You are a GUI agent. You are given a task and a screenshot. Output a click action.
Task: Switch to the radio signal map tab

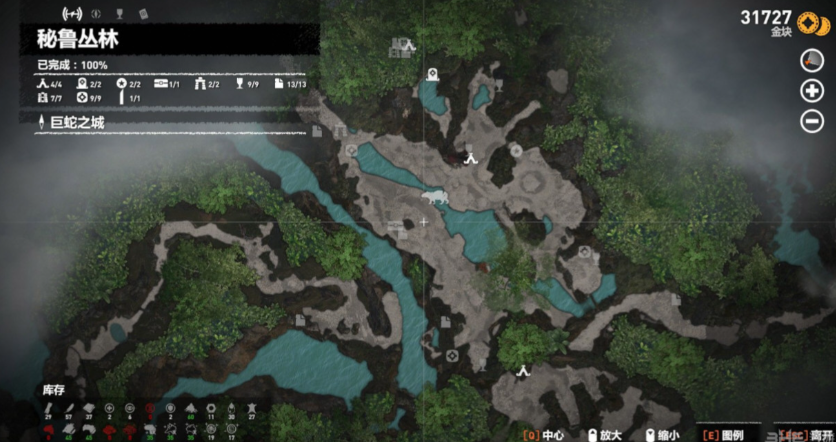click(x=72, y=14)
